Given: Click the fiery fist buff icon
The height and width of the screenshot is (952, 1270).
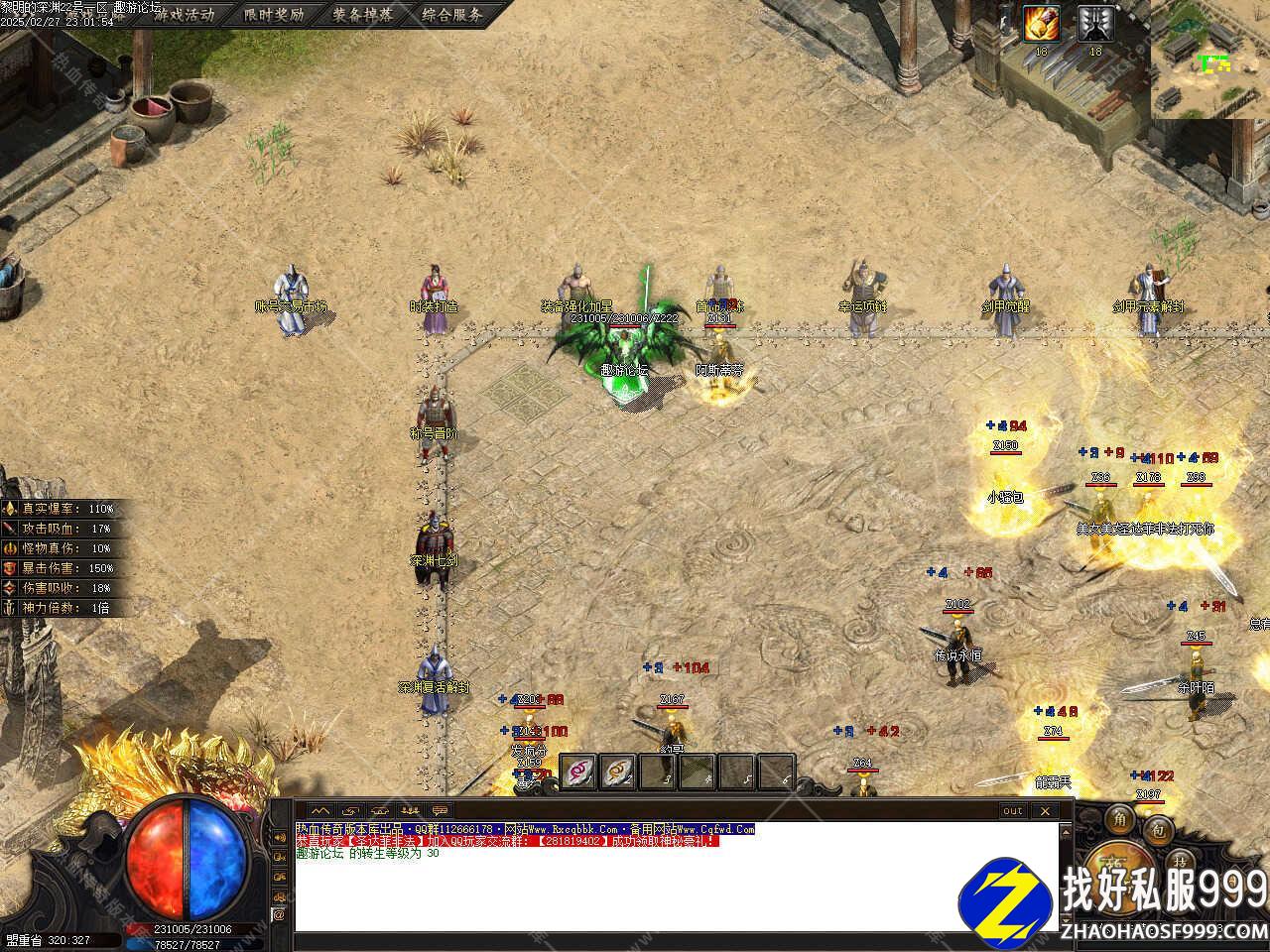Looking at the screenshot, I should pos(1042,23).
